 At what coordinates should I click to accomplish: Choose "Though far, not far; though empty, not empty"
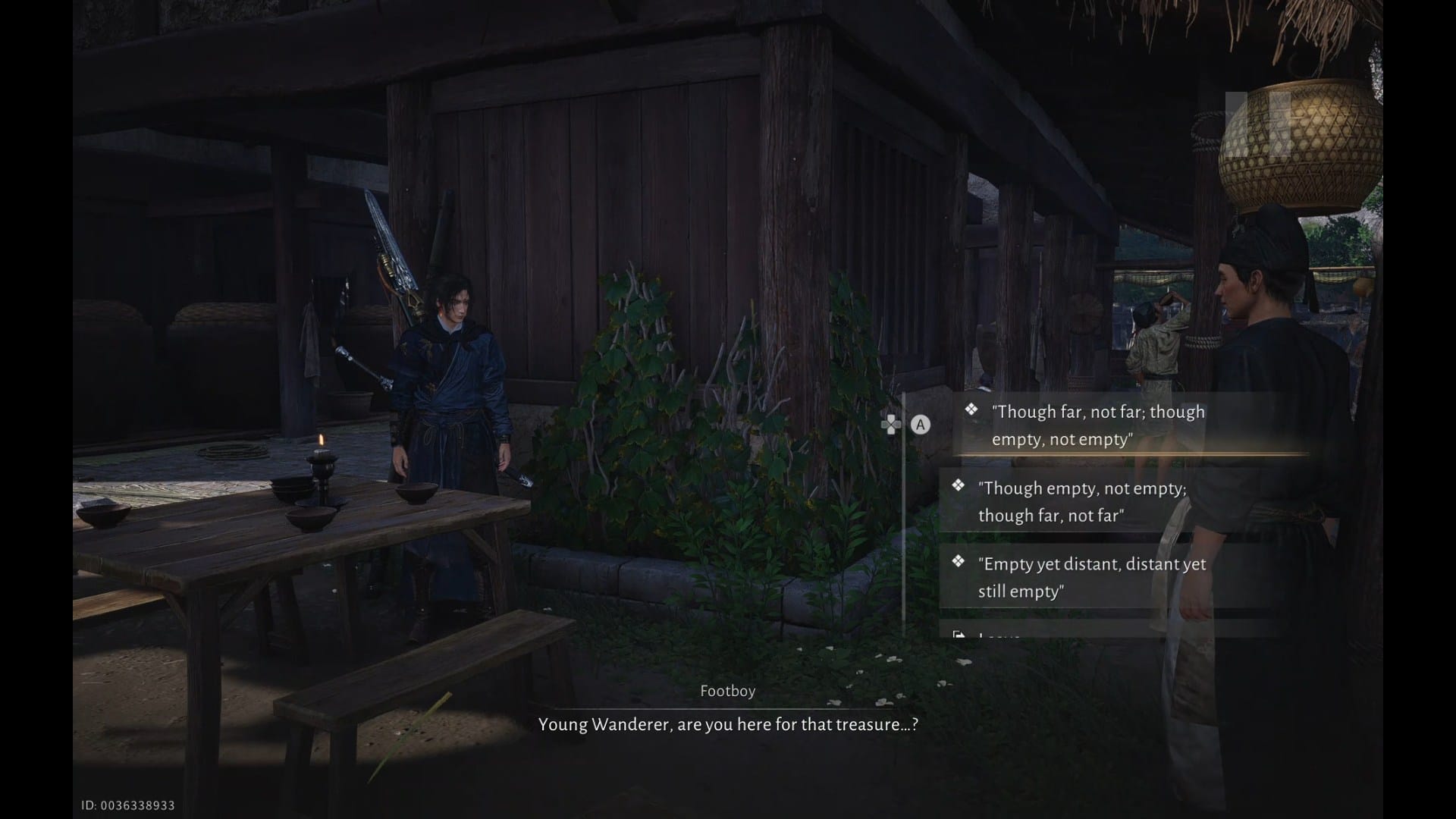click(1098, 425)
